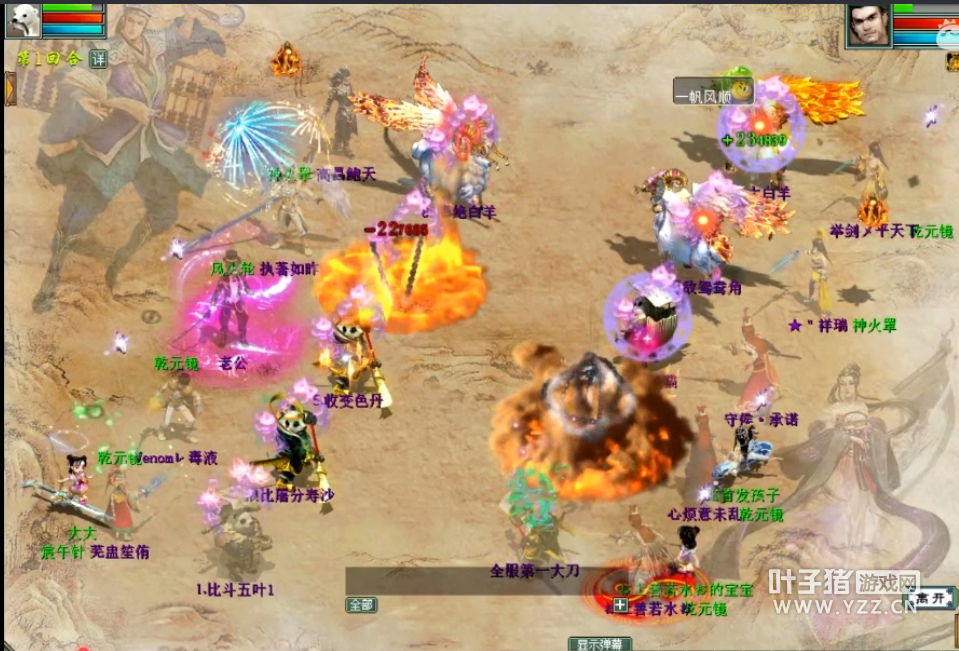Image resolution: width=959 pixels, height=651 pixels.
Task: Expand the left side panel arrow
Action: tap(10, 88)
